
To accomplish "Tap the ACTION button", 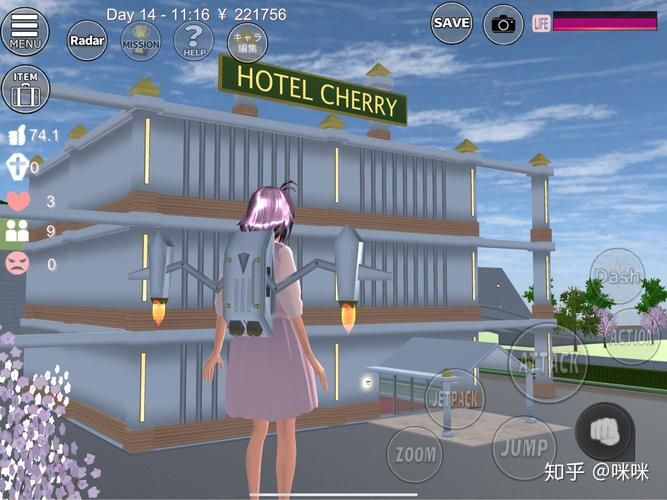I will [x=630, y=335].
